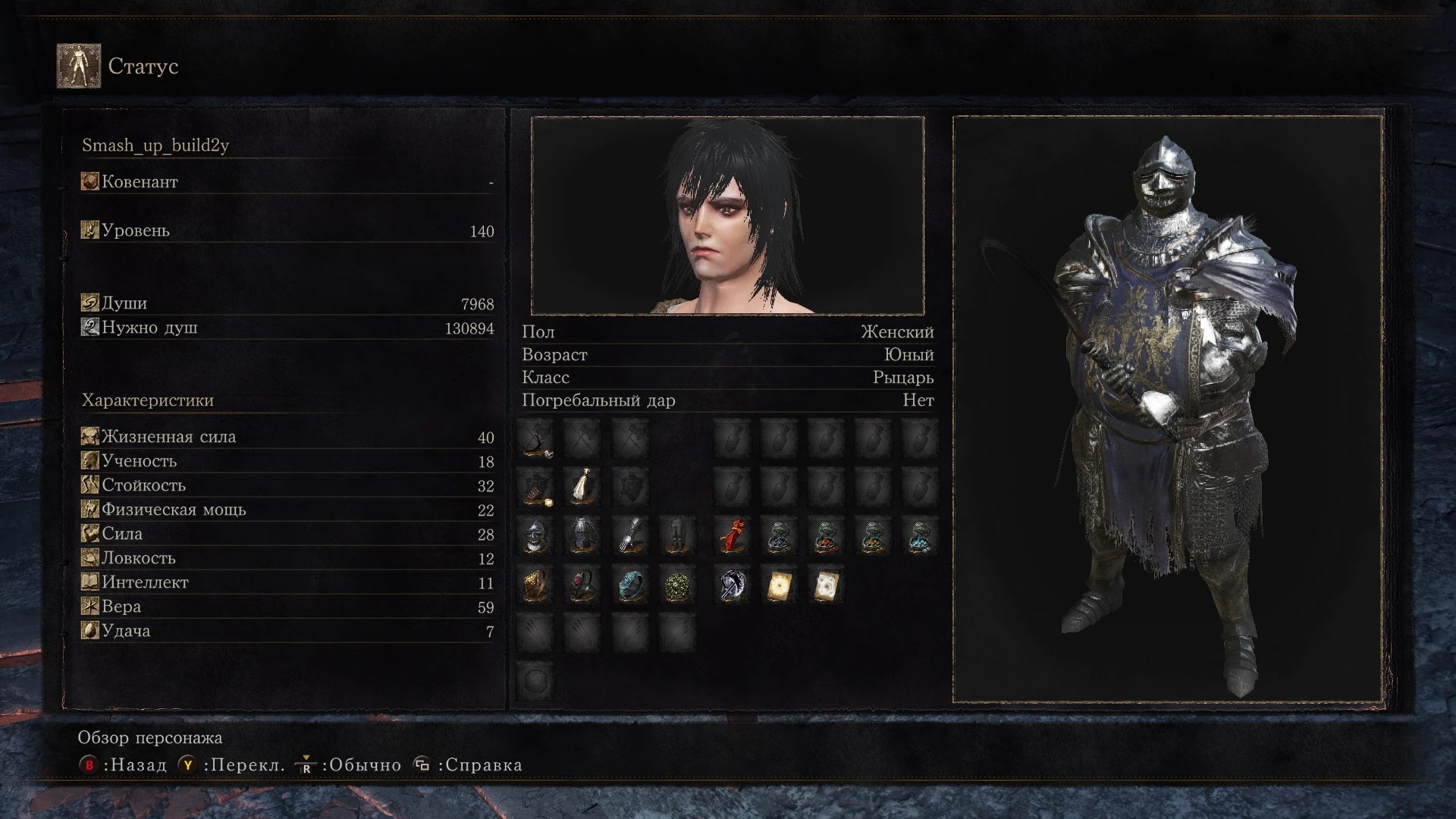1456x819 pixels.
Task: Select the red bundle consumable slot
Action: point(733,536)
